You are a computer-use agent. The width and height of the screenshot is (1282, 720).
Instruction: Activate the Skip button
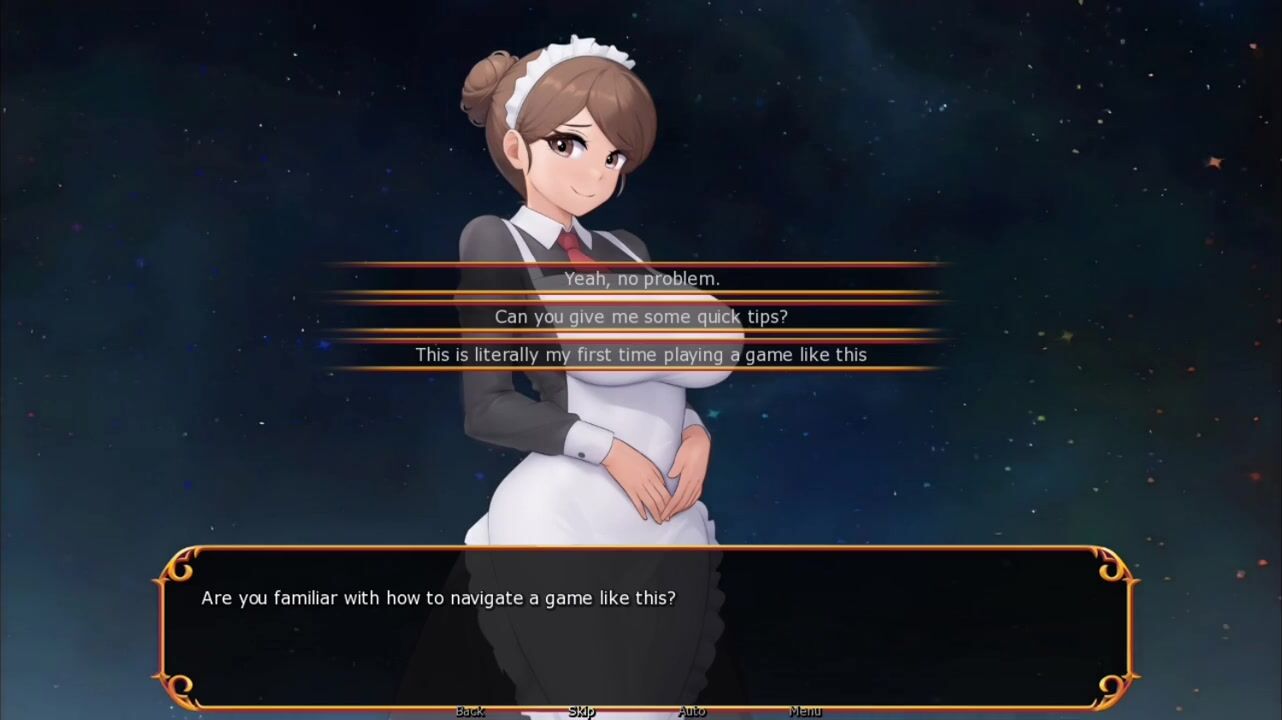(x=581, y=711)
